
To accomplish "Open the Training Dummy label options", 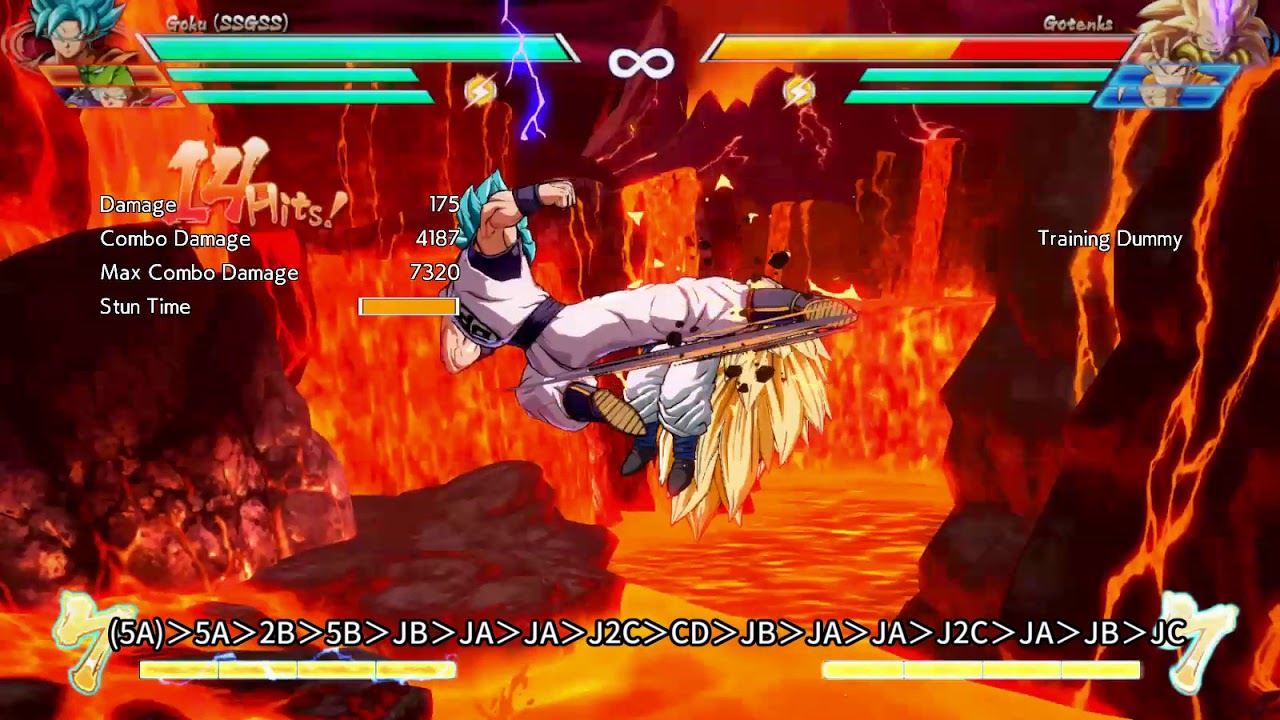I will click(x=1109, y=239).
